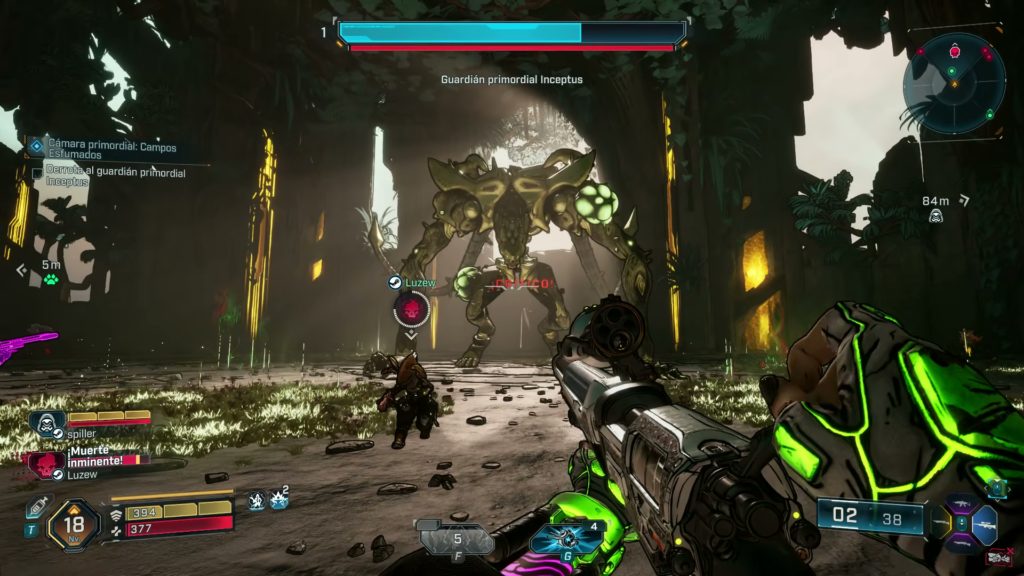Select the stacked buff icon showing 2
1024x576 pixels.
click(279, 499)
